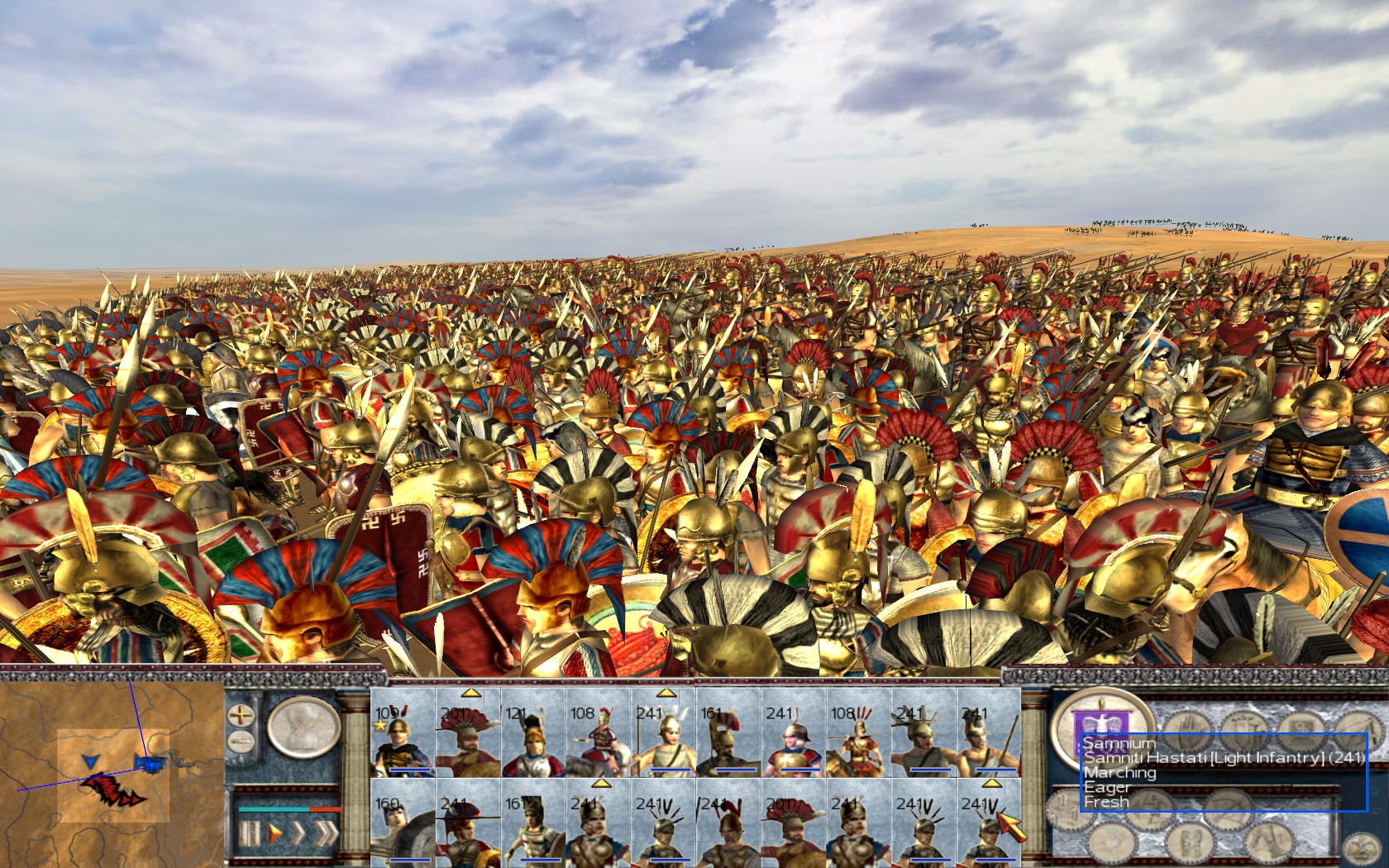Zoom in the minimap with the plus button
The width and height of the screenshot is (1389, 868).
241,715
